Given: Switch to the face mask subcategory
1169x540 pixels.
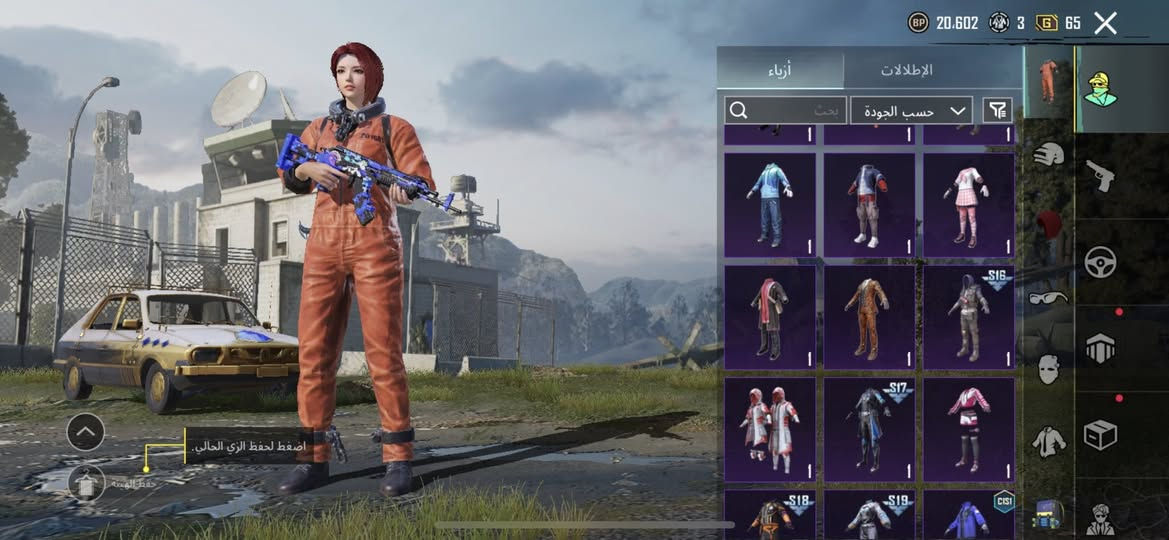Looking at the screenshot, I should tap(1047, 369).
